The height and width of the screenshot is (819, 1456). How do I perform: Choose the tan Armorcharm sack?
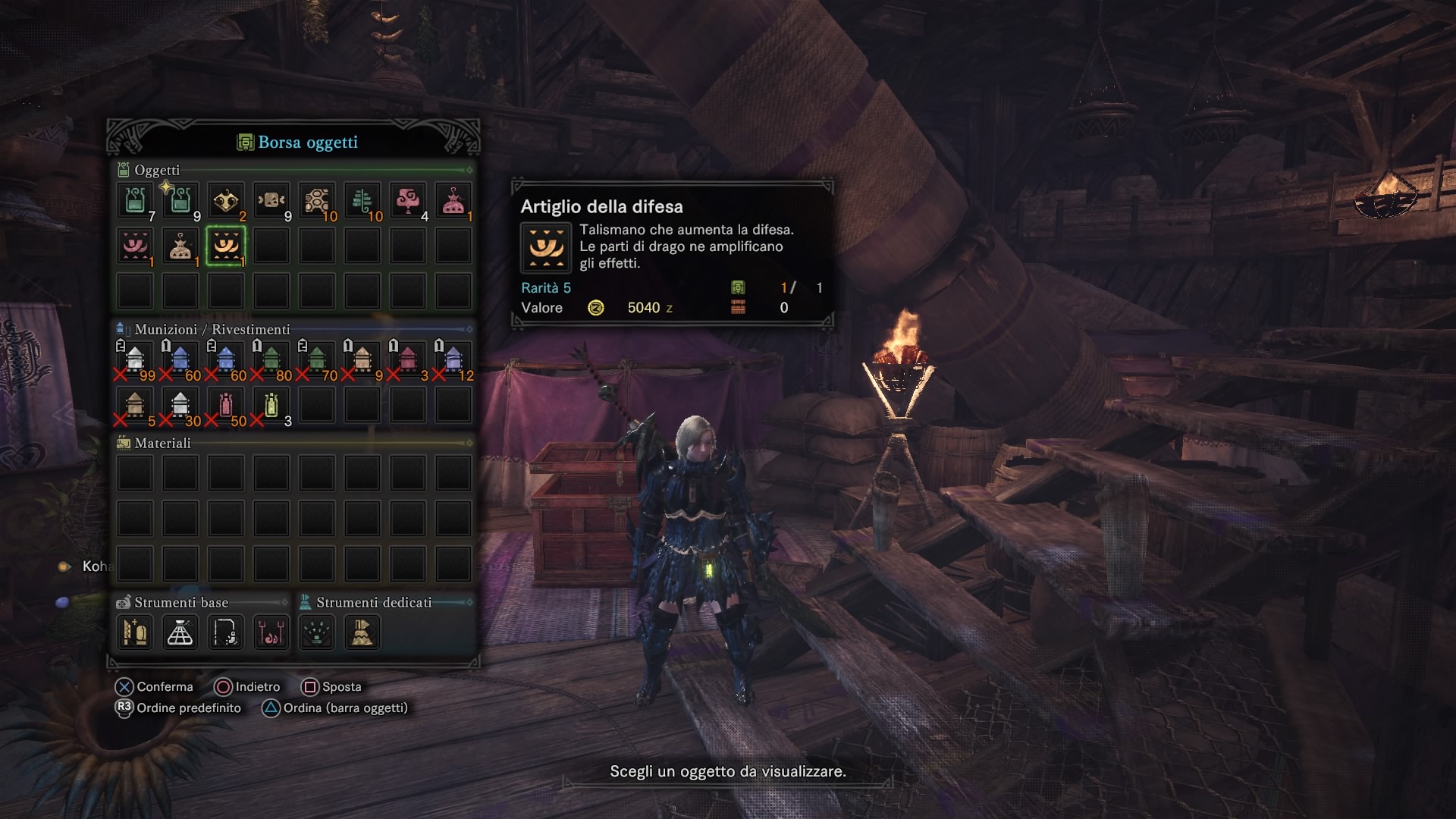[180, 246]
